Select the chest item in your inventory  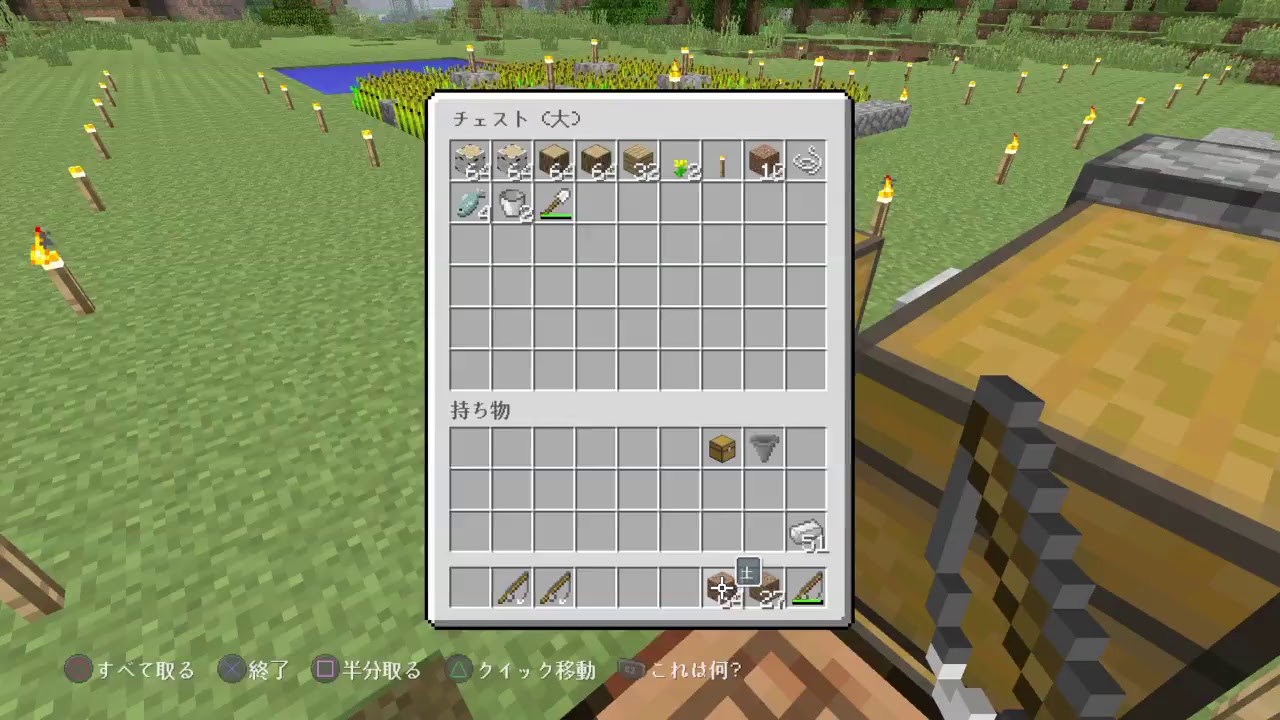[721, 448]
